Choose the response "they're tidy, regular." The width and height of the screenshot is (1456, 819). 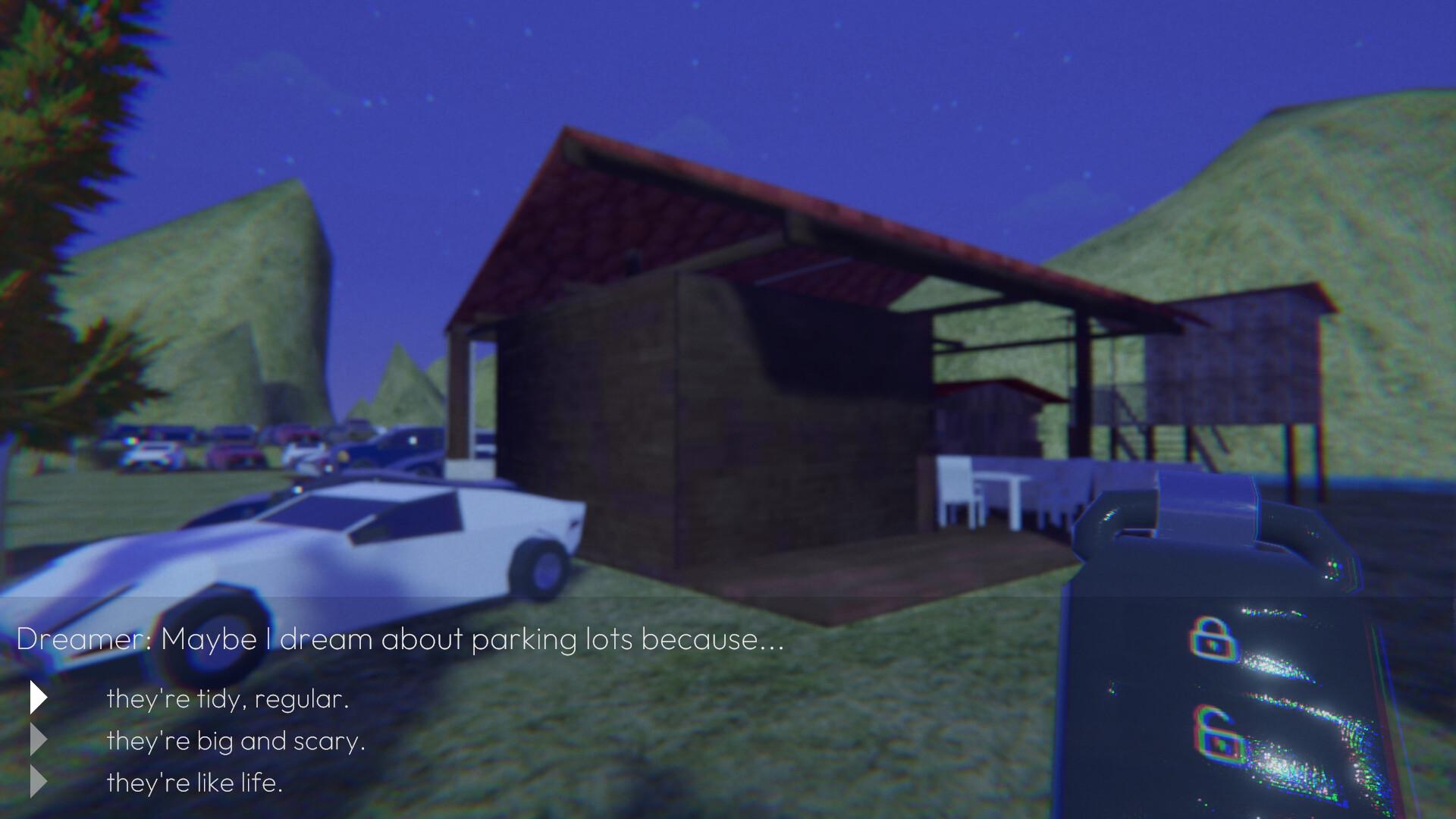click(229, 699)
